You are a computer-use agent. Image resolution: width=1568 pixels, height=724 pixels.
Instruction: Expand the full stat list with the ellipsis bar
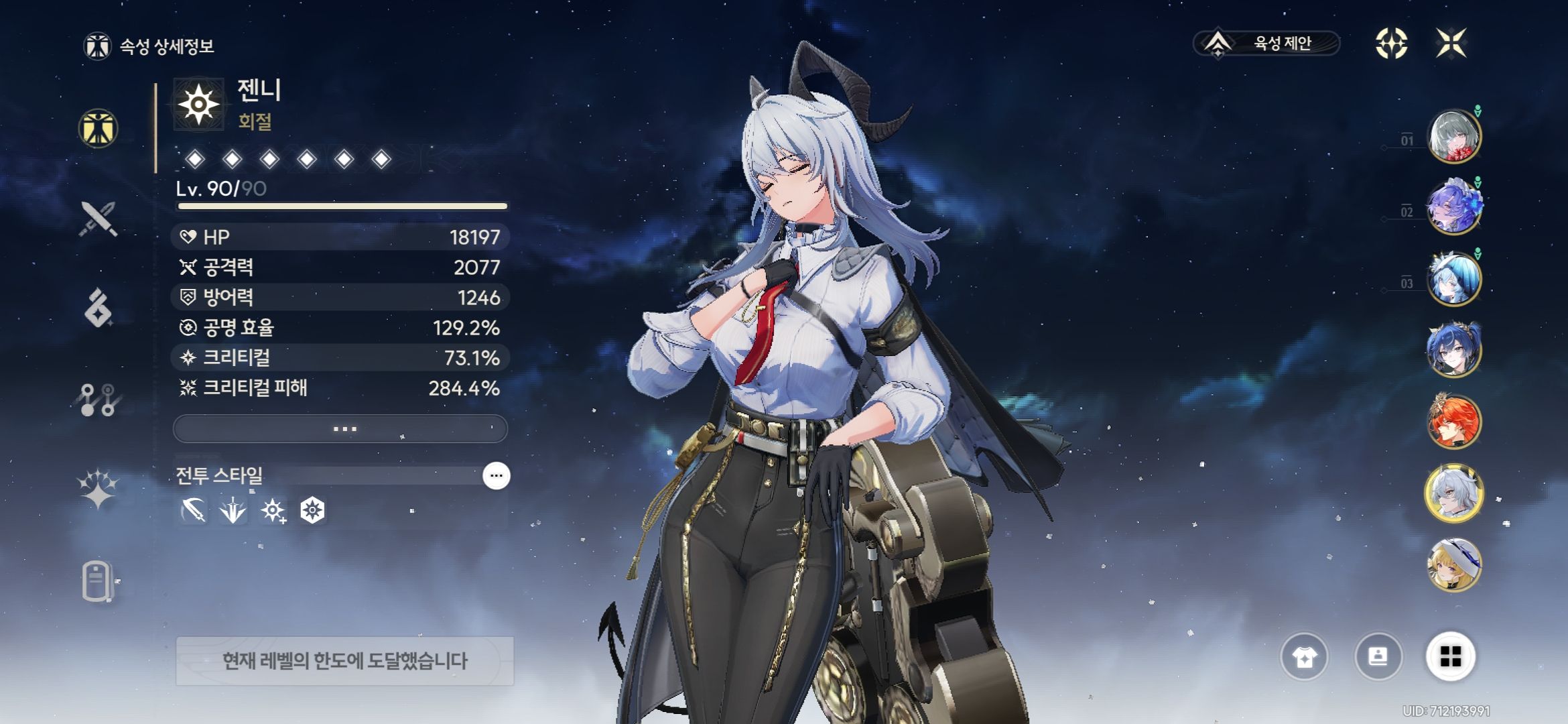(340, 429)
